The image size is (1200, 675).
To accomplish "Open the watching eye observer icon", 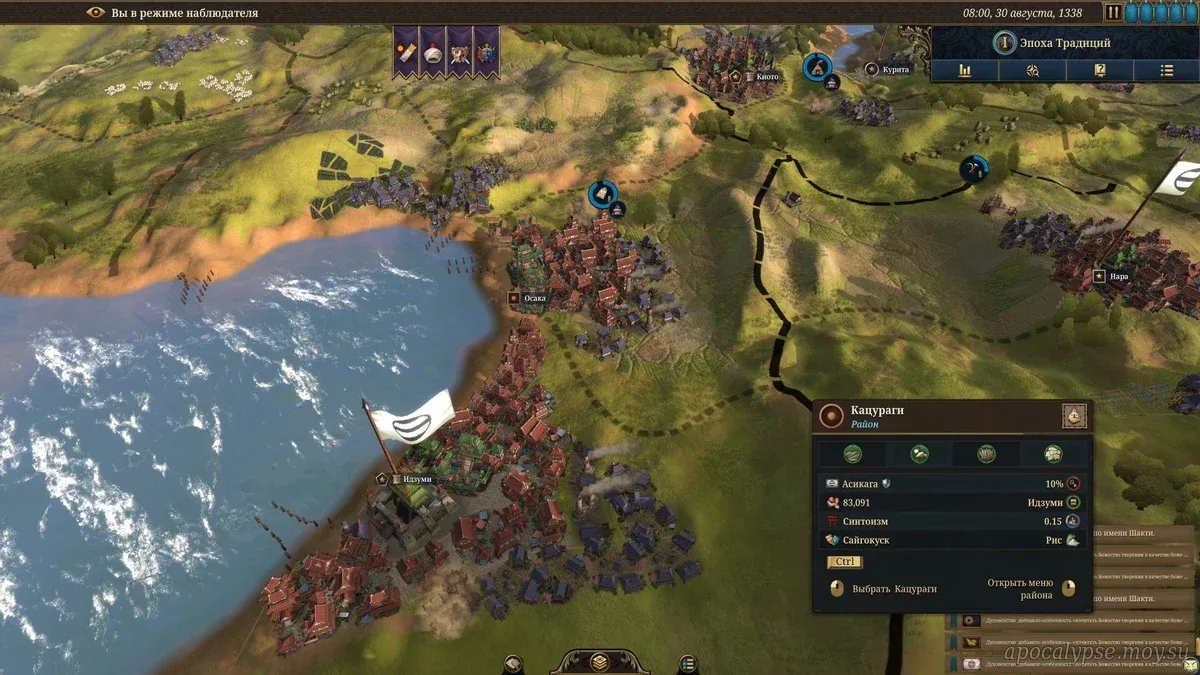I will coord(96,13).
